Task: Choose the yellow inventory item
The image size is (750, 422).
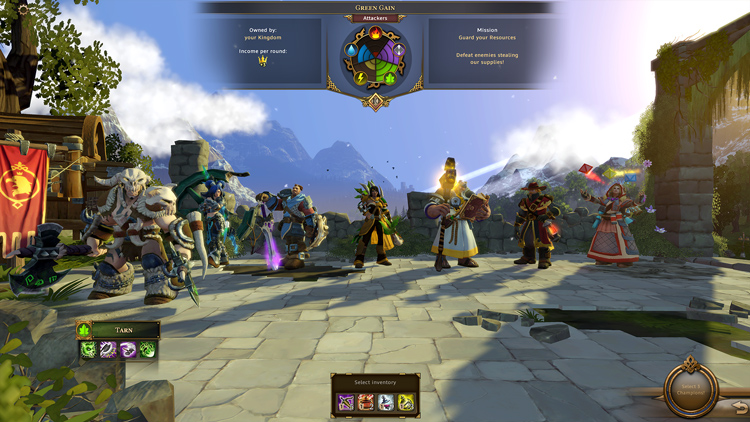Action: point(406,402)
